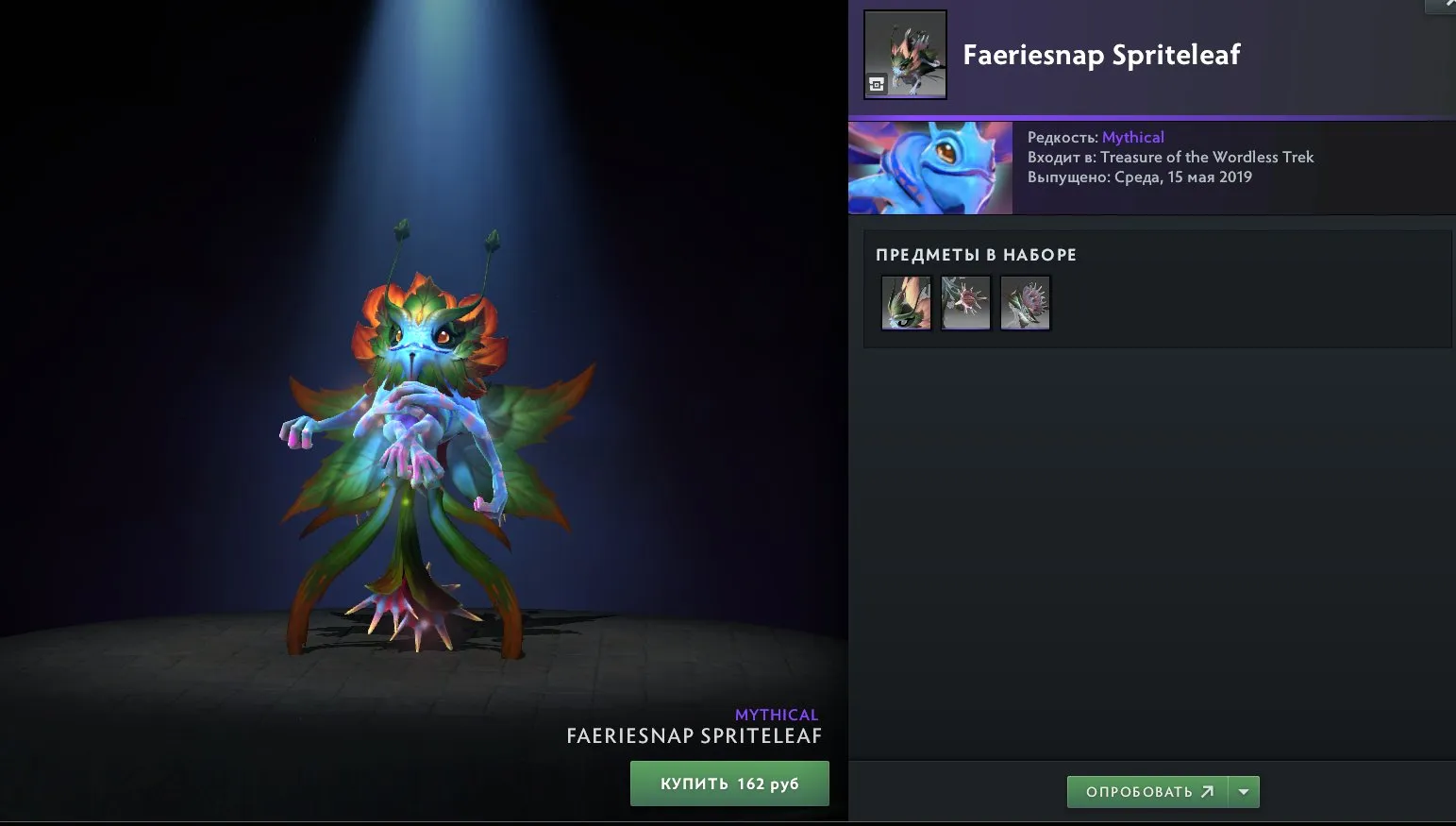Click the FAERIESNAP SPRITELEAF name in the preview area
The width and height of the screenshot is (1456, 826).
(x=695, y=736)
